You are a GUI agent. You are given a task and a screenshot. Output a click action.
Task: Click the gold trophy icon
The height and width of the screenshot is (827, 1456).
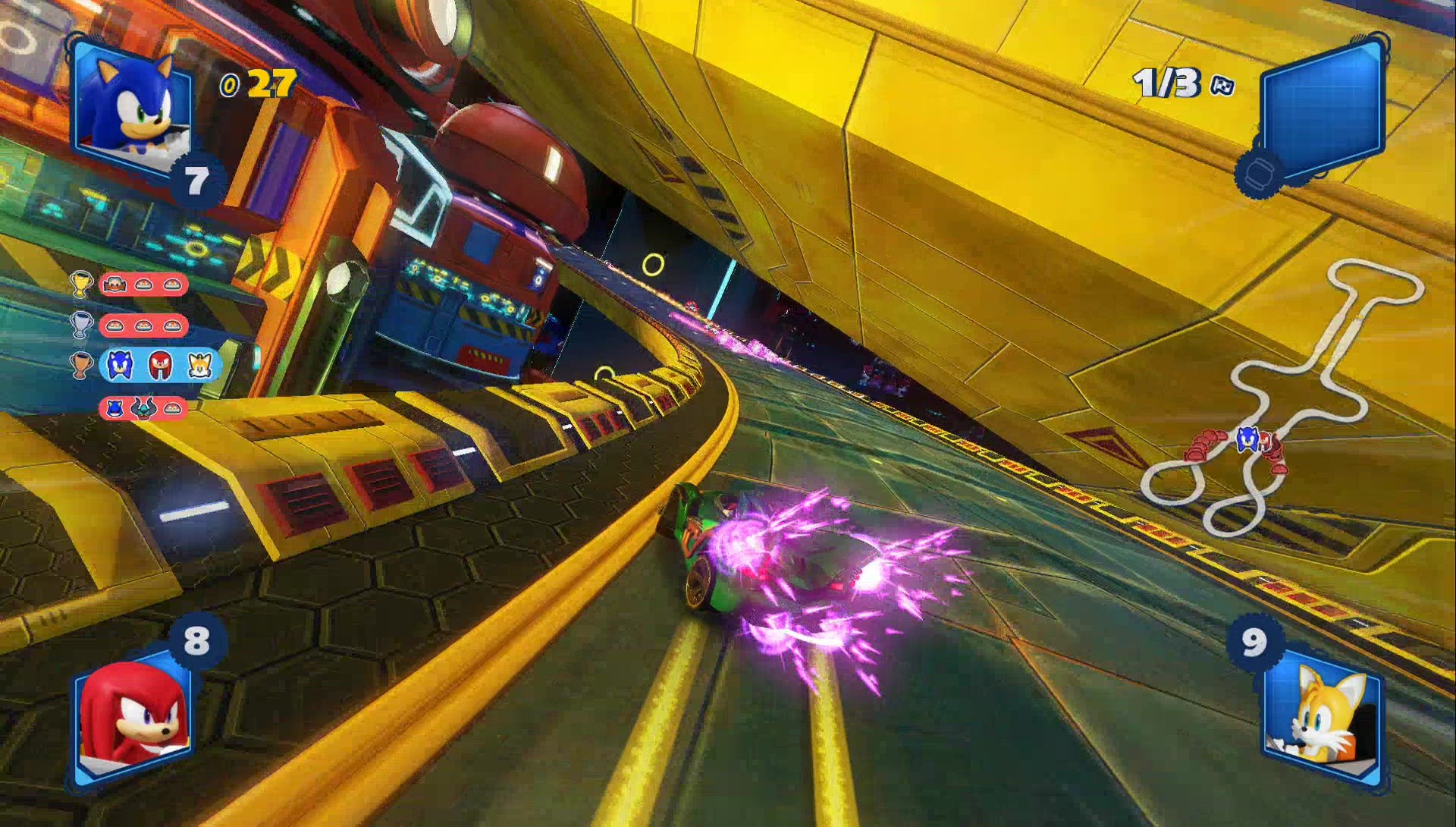82,284
